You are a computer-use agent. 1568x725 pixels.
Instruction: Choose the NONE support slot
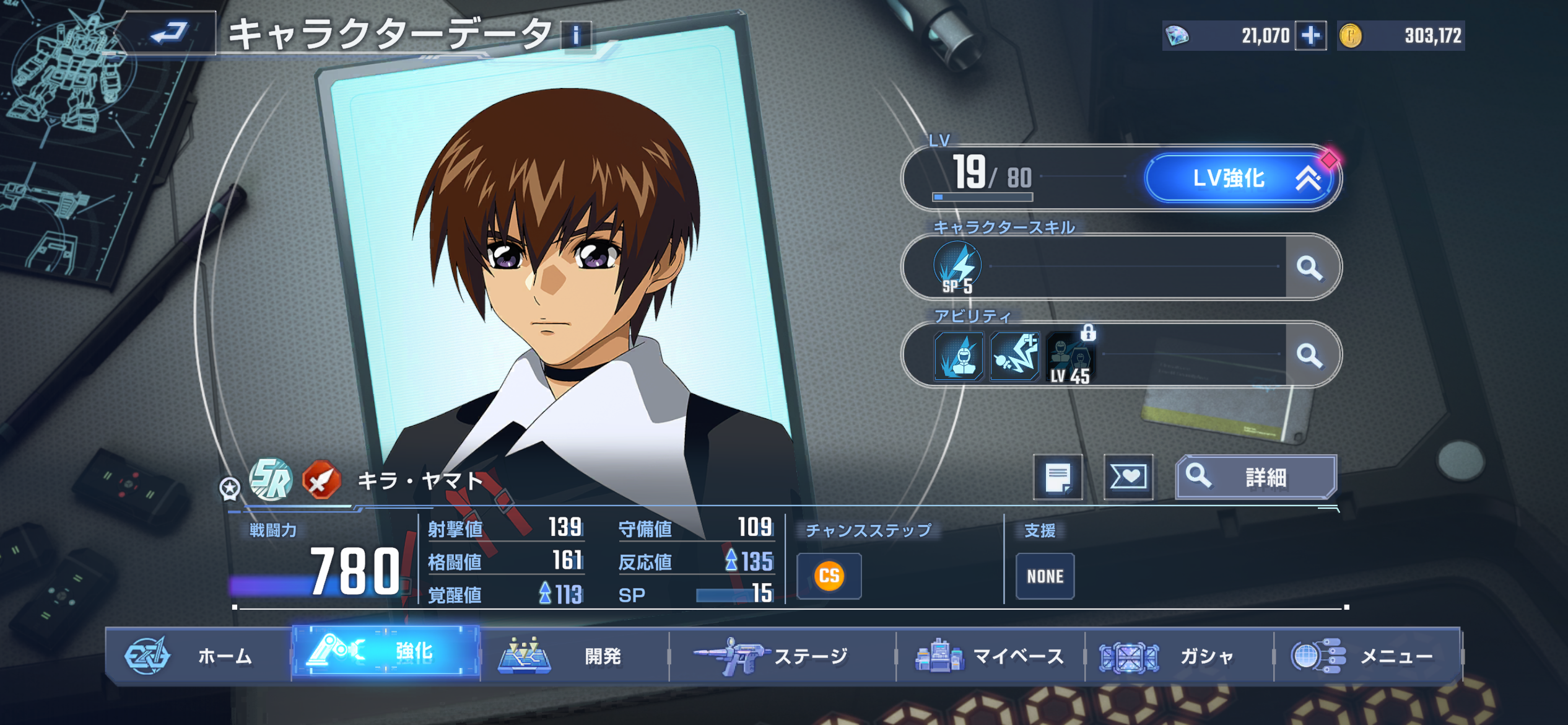[1045, 576]
